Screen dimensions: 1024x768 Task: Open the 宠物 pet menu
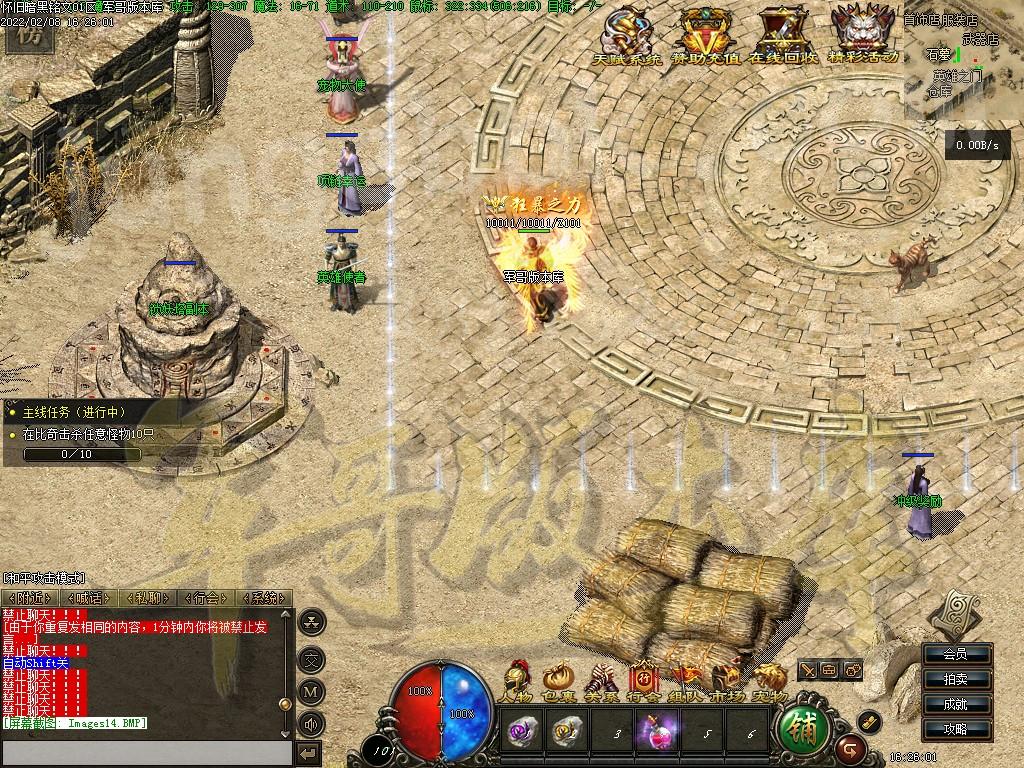(770, 680)
